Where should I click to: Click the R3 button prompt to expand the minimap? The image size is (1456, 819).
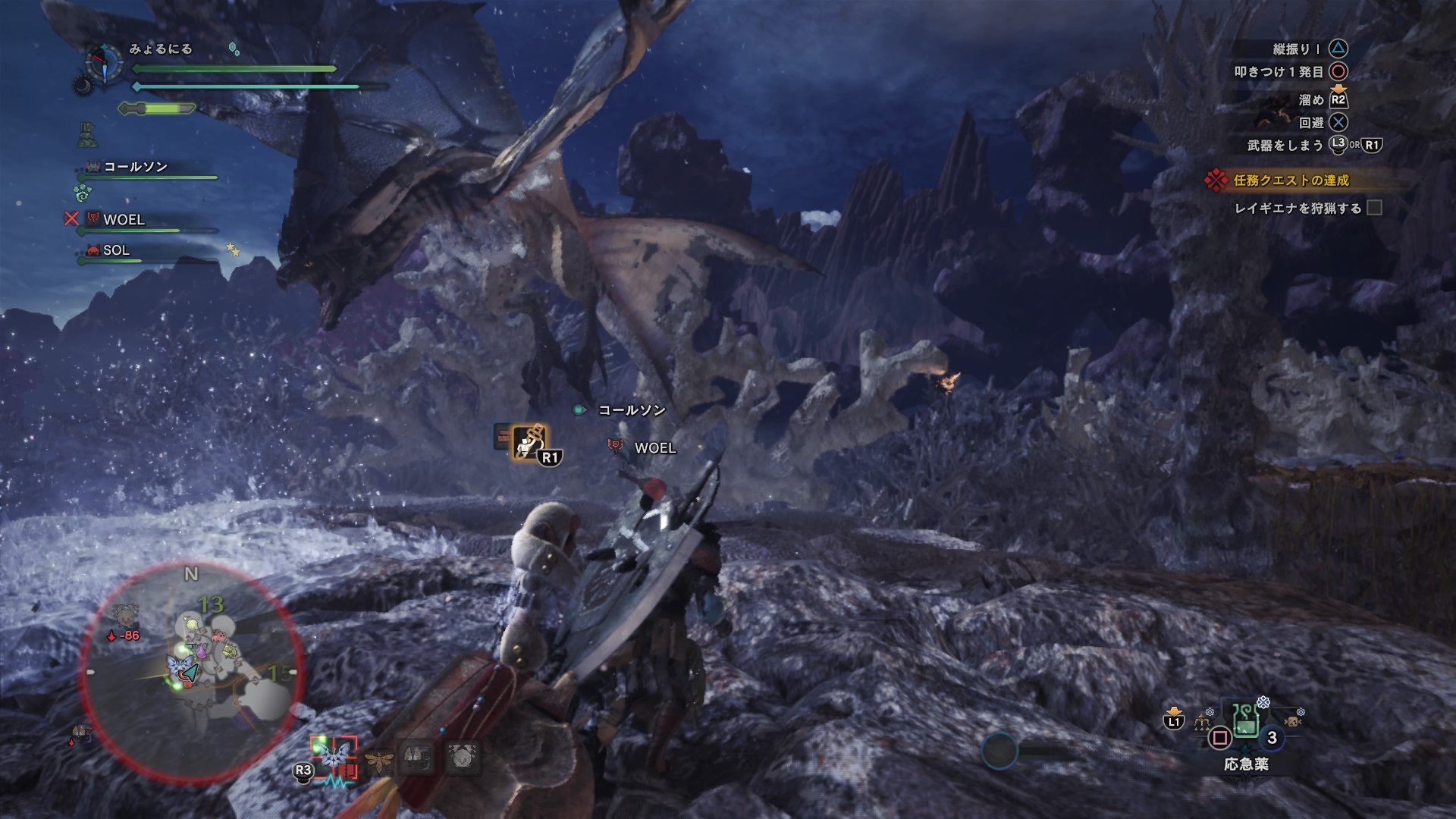303,770
